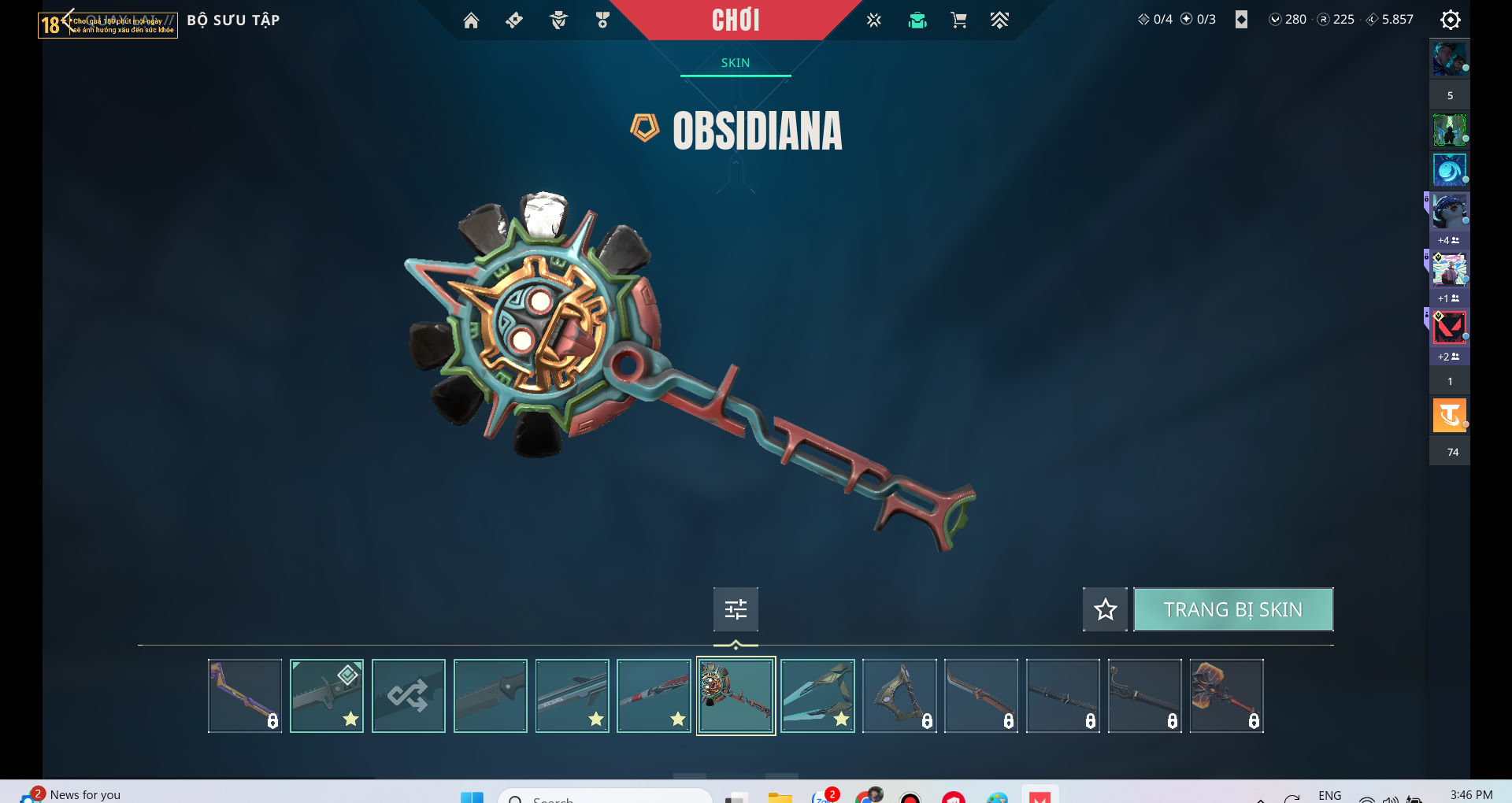Select the locked mask-shaped melee skin
Screen dimensions: 1512x803
899,696
